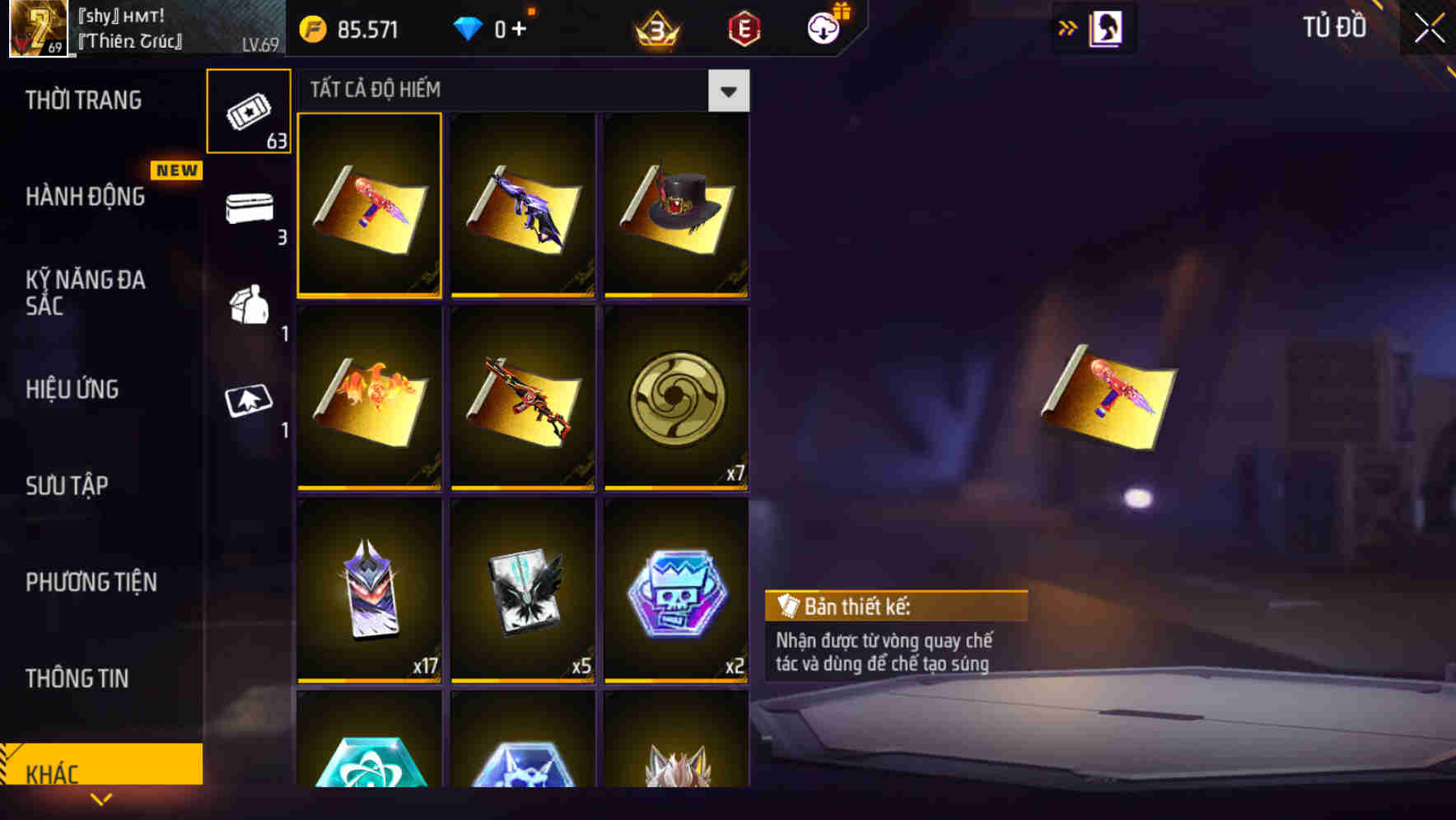Click the double arrow expander near top right
Screen dimensions: 1456x820
pos(1068,27)
